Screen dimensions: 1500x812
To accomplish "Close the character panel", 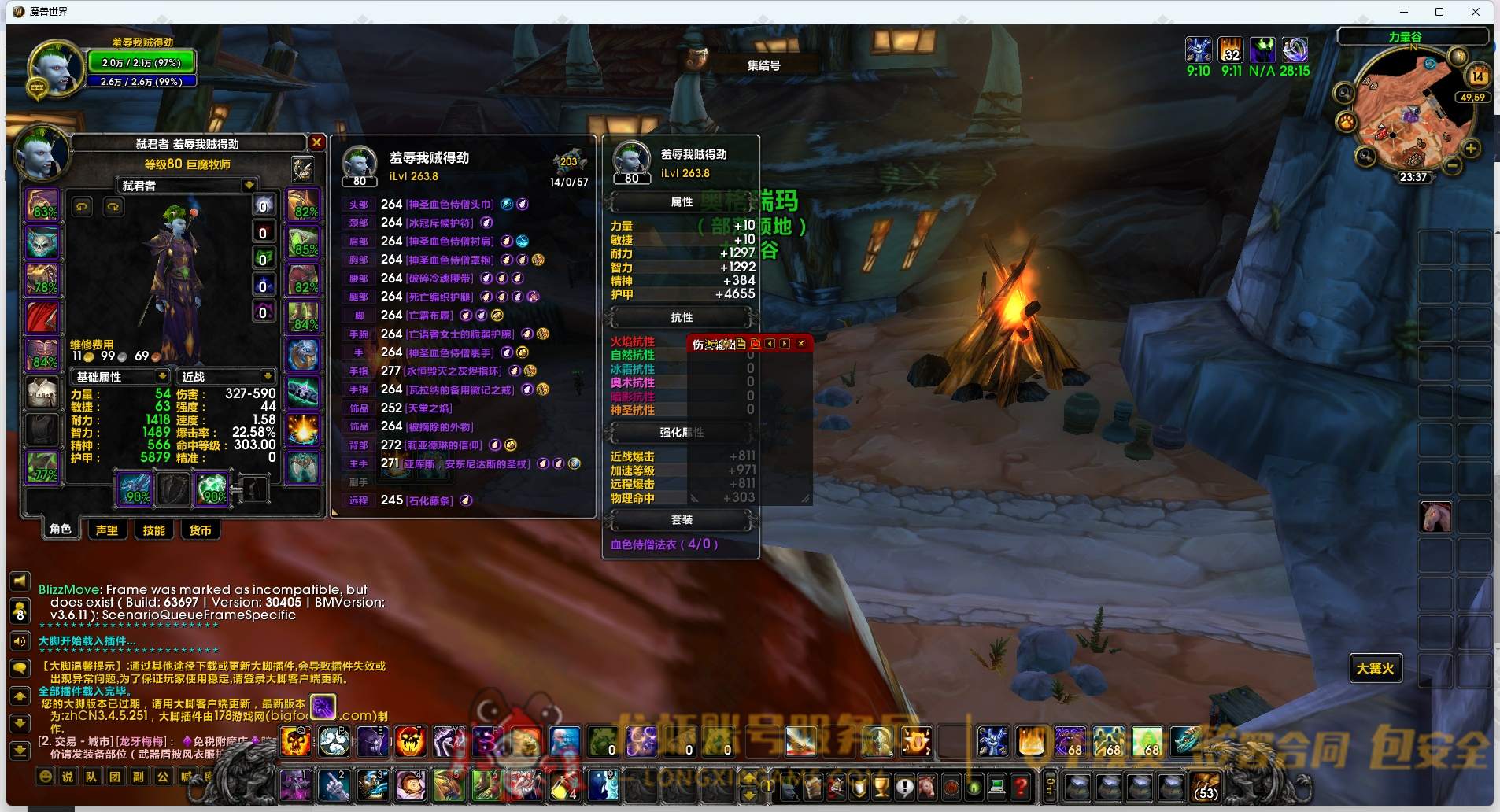I will (316, 142).
